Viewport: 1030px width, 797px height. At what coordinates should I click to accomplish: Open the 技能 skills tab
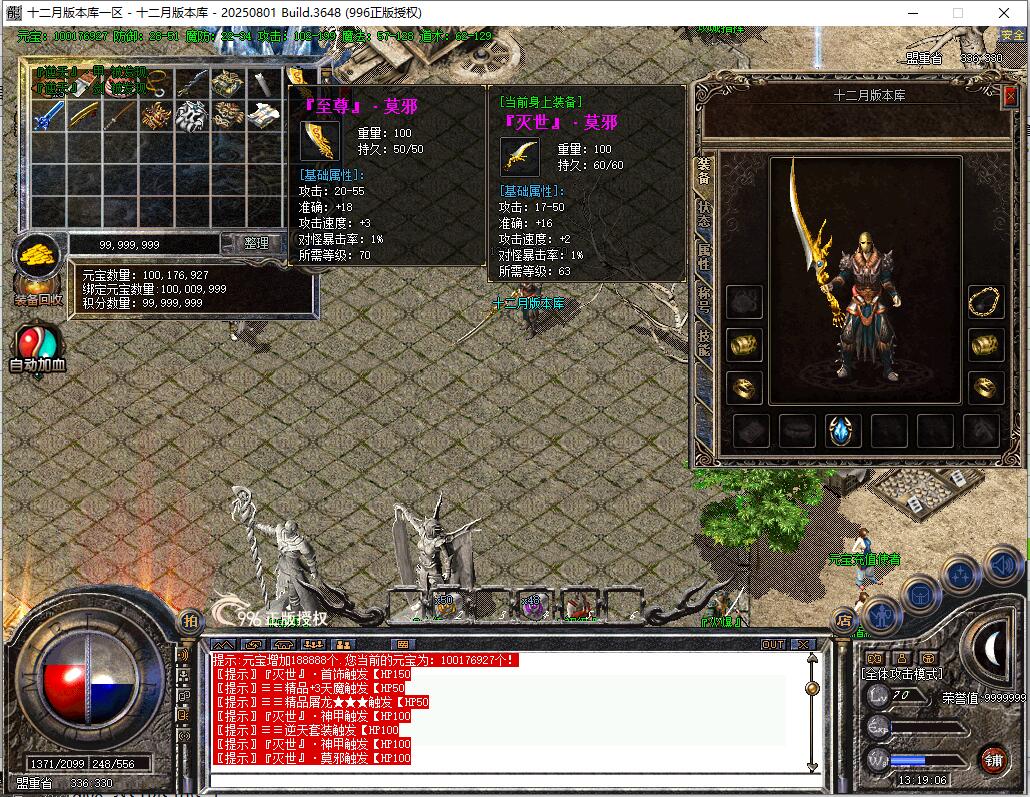click(x=704, y=342)
